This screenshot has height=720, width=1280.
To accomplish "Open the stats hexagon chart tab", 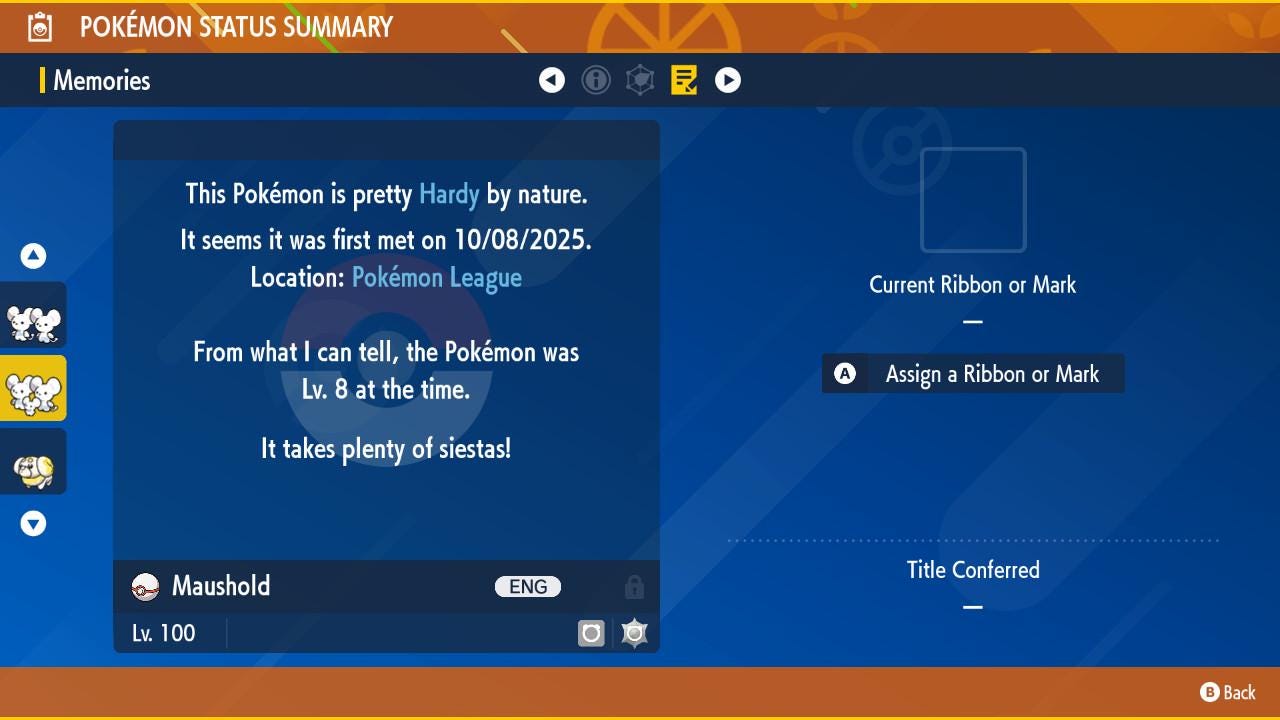I will point(640,80).
